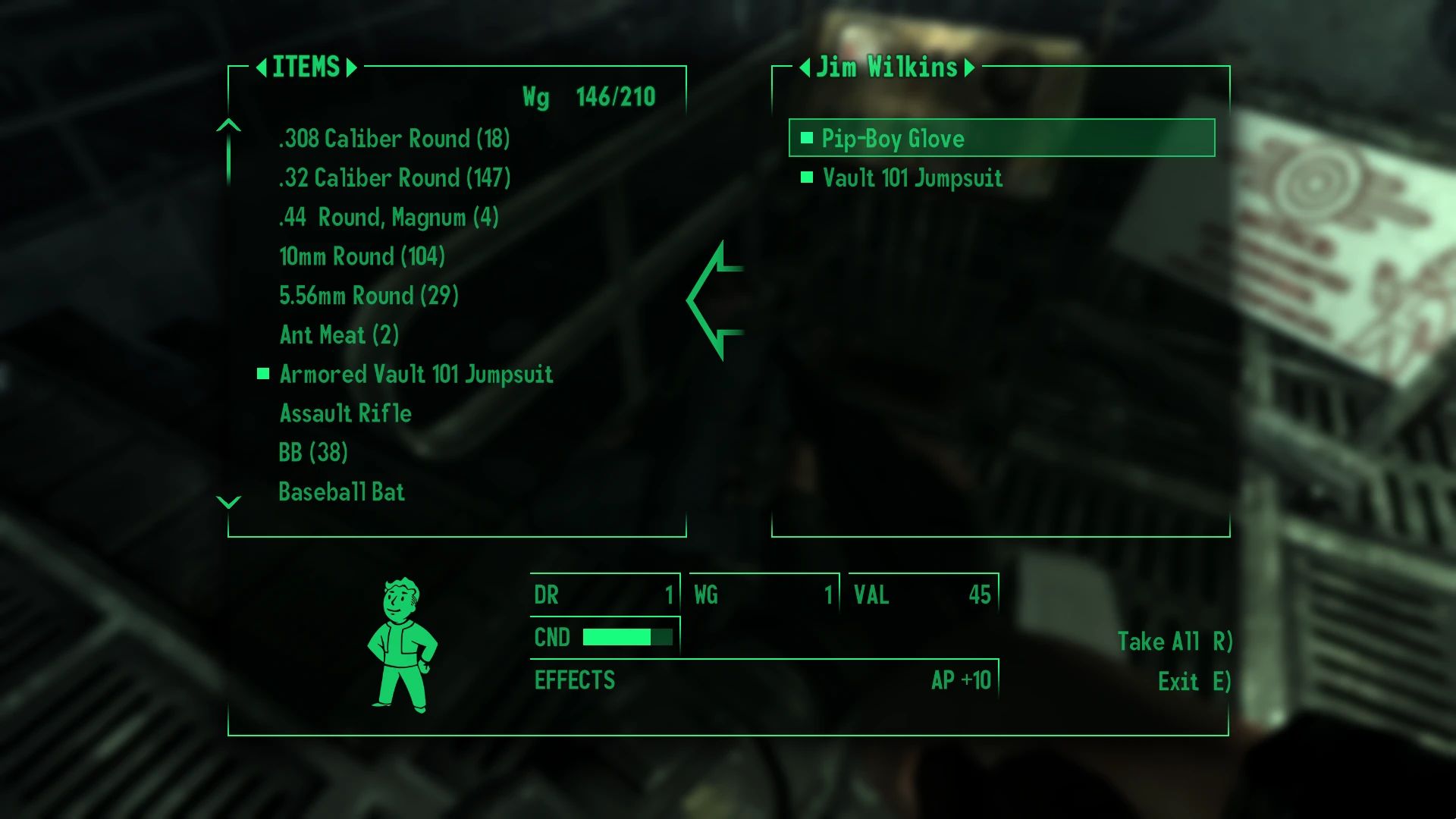Switch to the ITEMS panel header
Viewport: 1456px width, 819px height.
tap(306, 68)
